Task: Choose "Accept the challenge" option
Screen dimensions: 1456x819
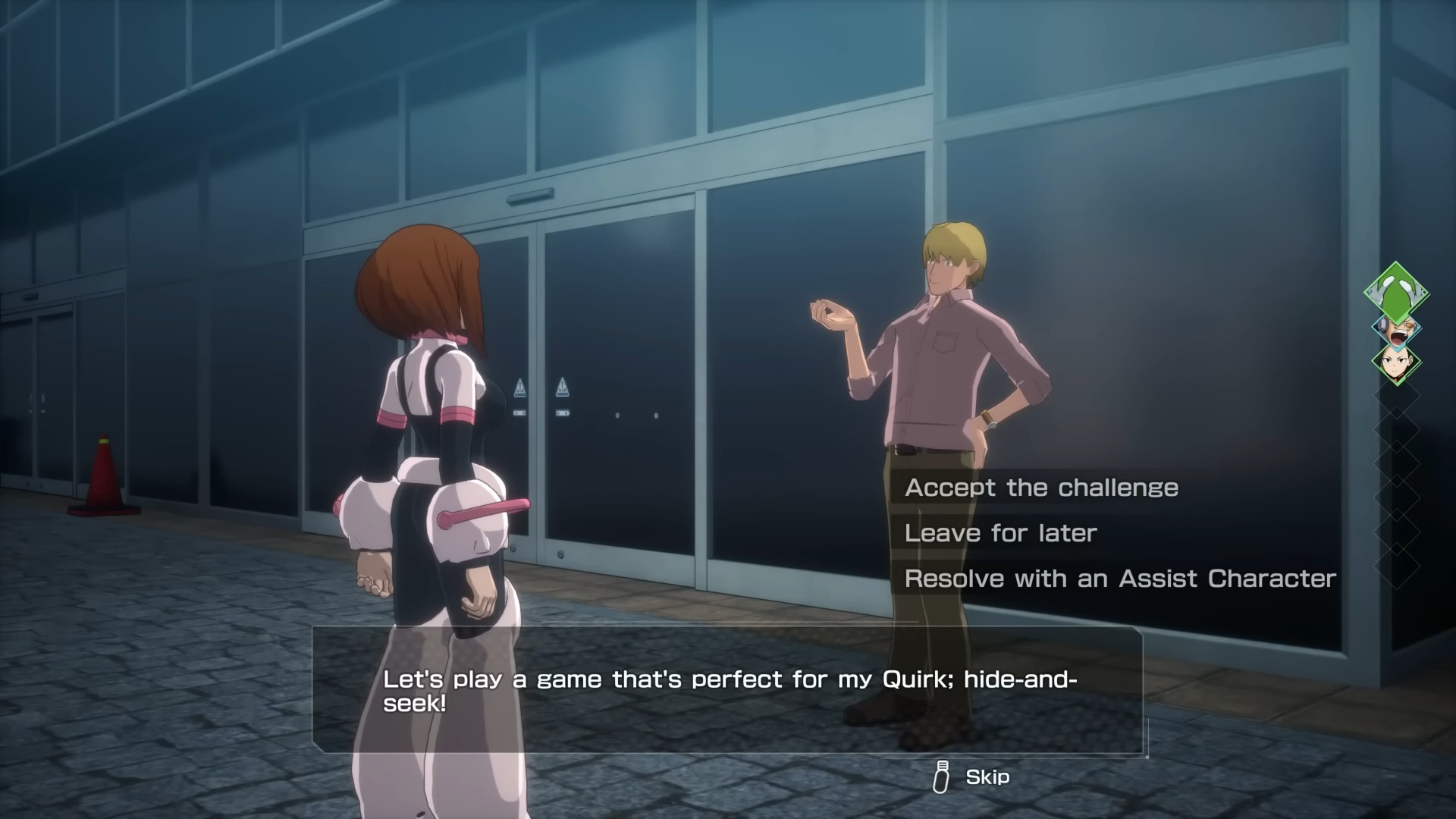Action: [x=1041, y=488]
